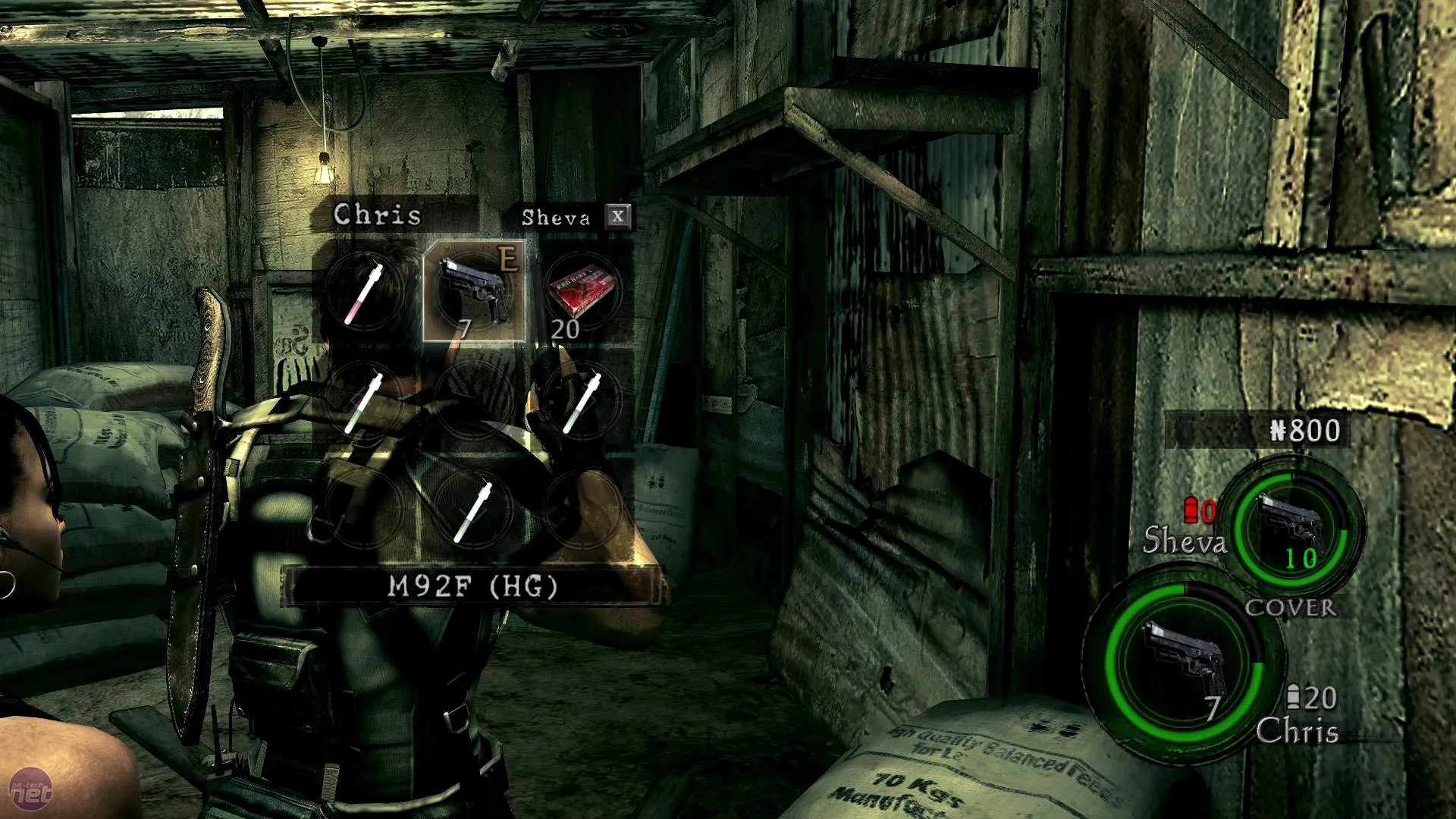
Task: Click Sheva's handgun icon in the HUD
Action: (x=1296, y=529)
